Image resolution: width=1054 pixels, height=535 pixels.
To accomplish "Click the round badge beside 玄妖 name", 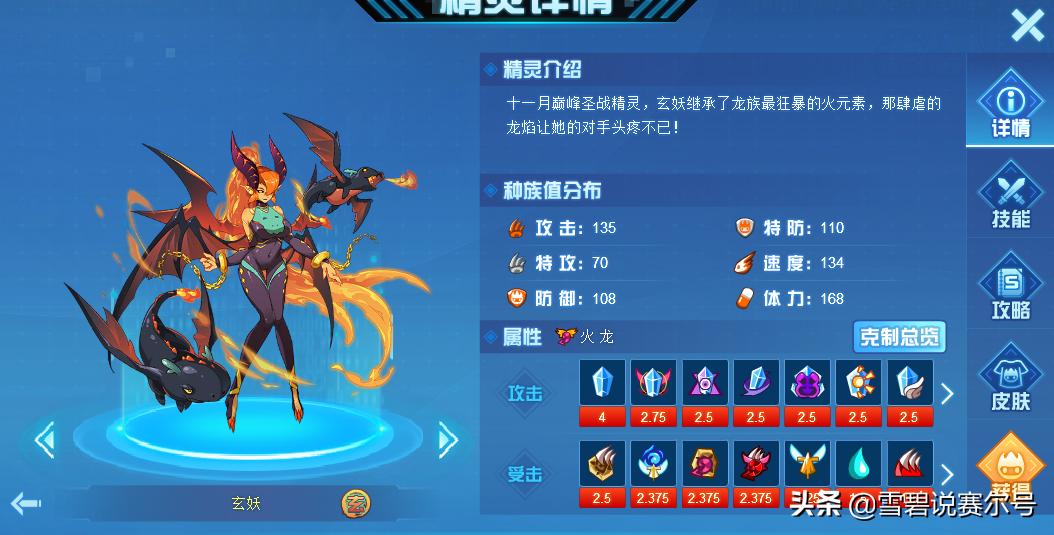I will click(x=354, y=503).
